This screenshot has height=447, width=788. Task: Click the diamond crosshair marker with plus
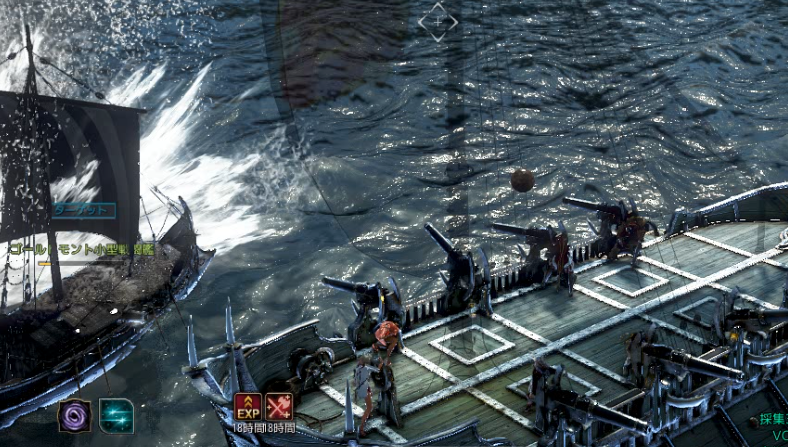438,21
